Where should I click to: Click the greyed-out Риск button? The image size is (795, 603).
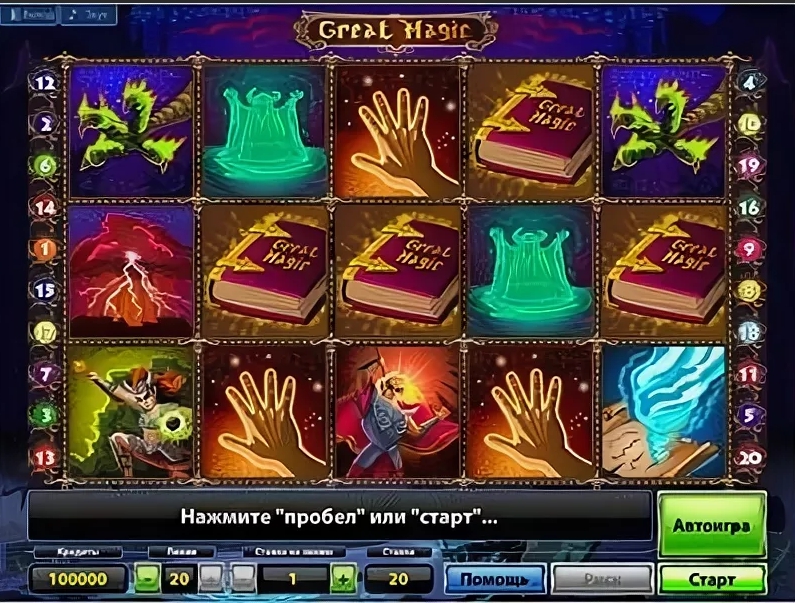click(602, 579)
